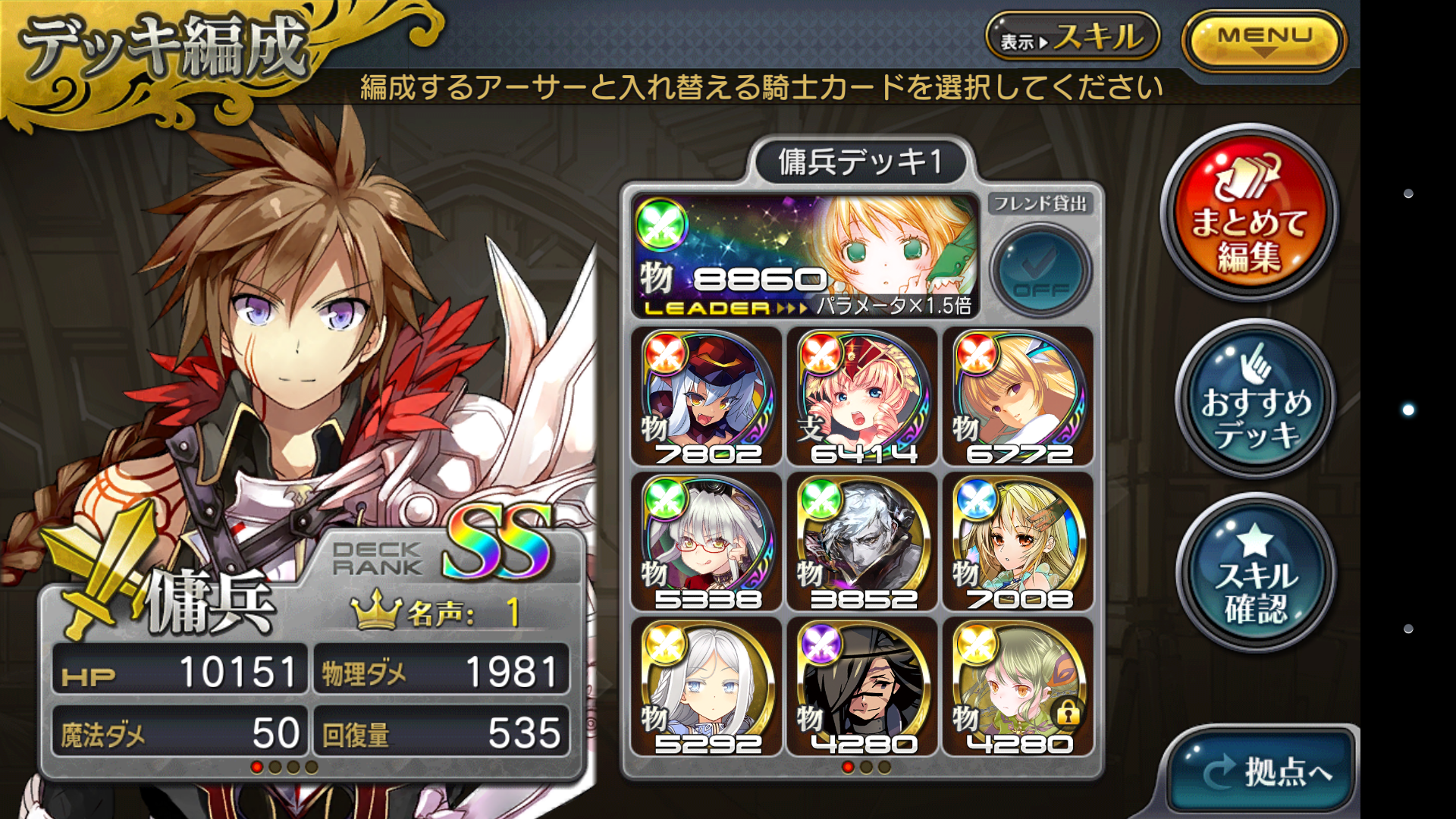Pick the support card with 6414 power
Screen dimensions: 1456x819
coord(863,397)
